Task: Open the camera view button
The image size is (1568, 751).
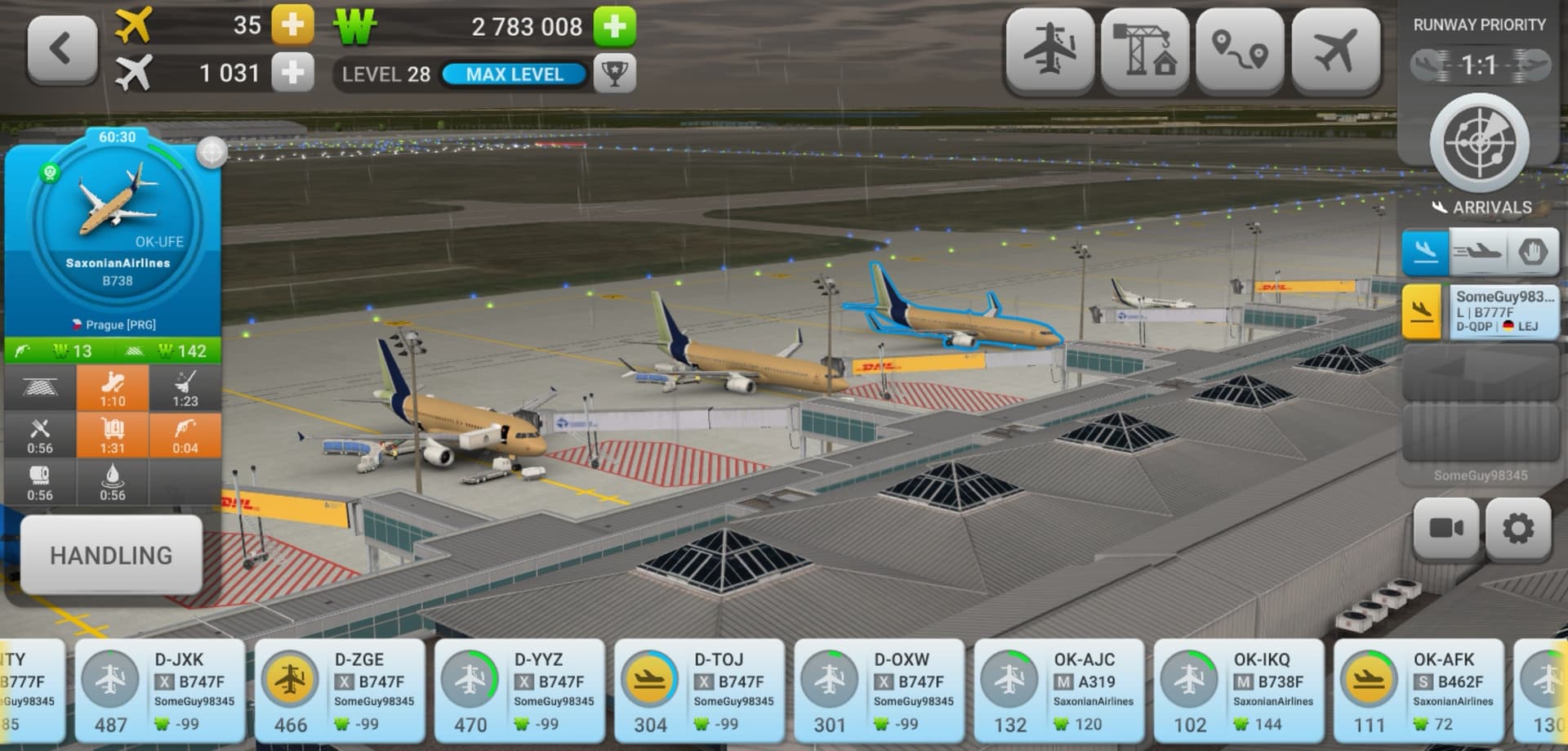Action: (1446, 529)
